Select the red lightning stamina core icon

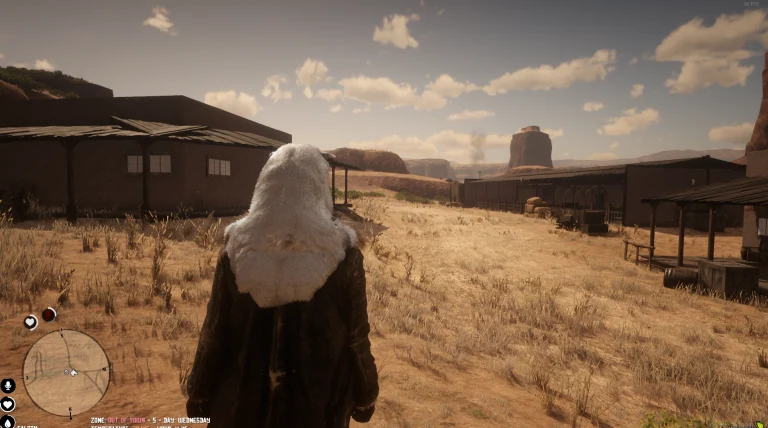48,314
